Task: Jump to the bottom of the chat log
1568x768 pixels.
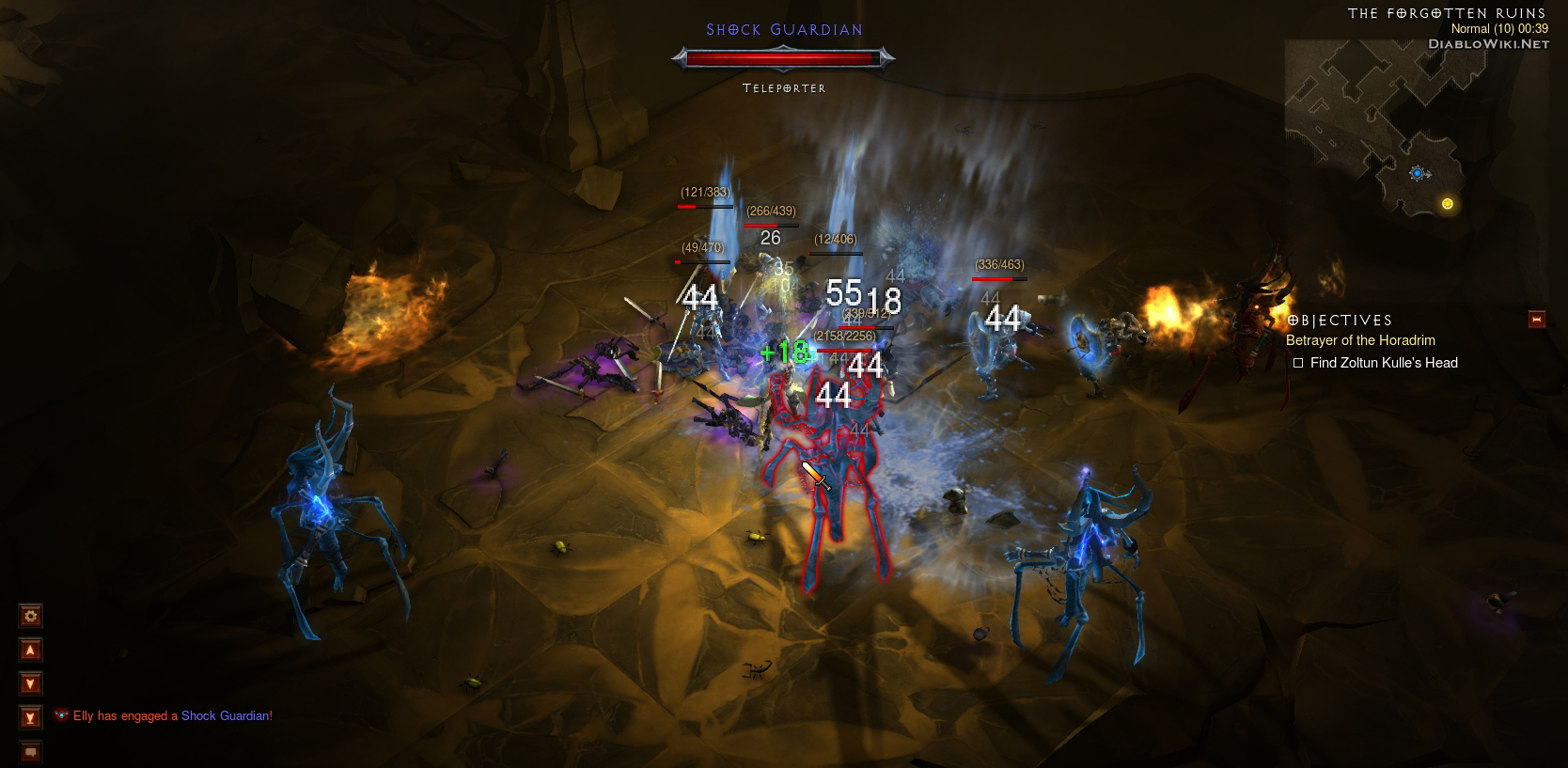Action: click(x=31, y=718)
